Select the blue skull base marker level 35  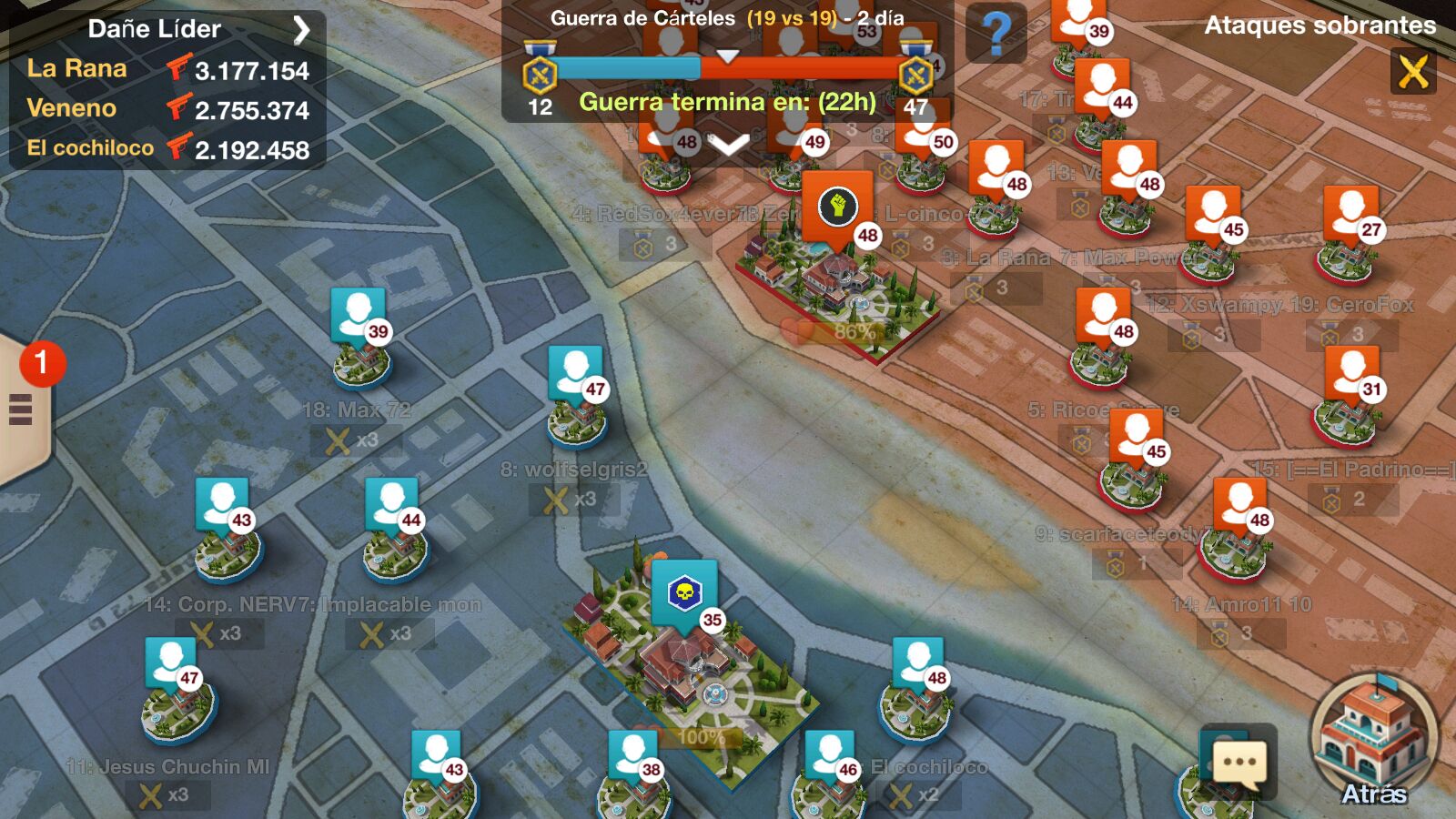tap(684, 596)
